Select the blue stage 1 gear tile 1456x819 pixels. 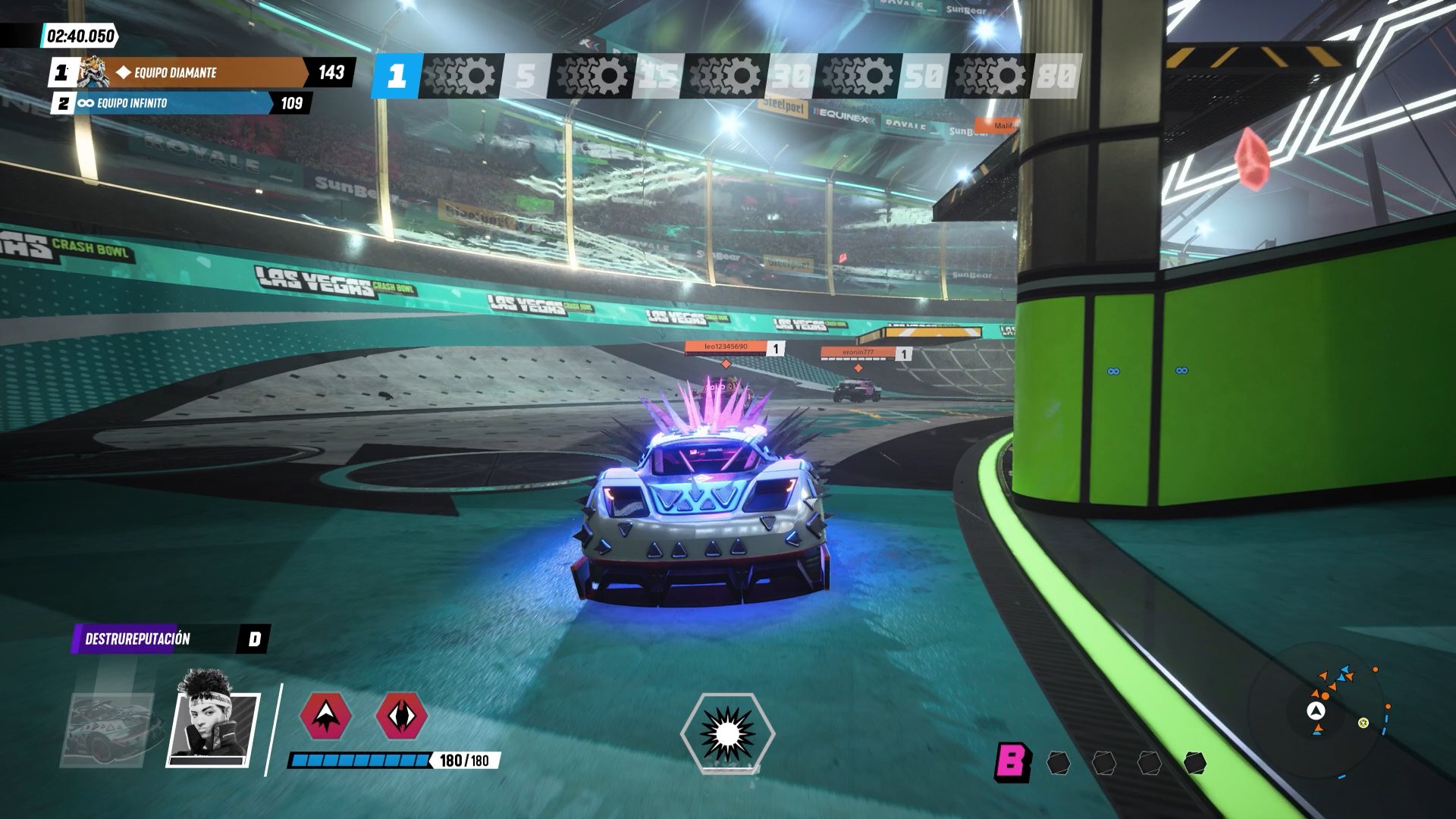397,76
